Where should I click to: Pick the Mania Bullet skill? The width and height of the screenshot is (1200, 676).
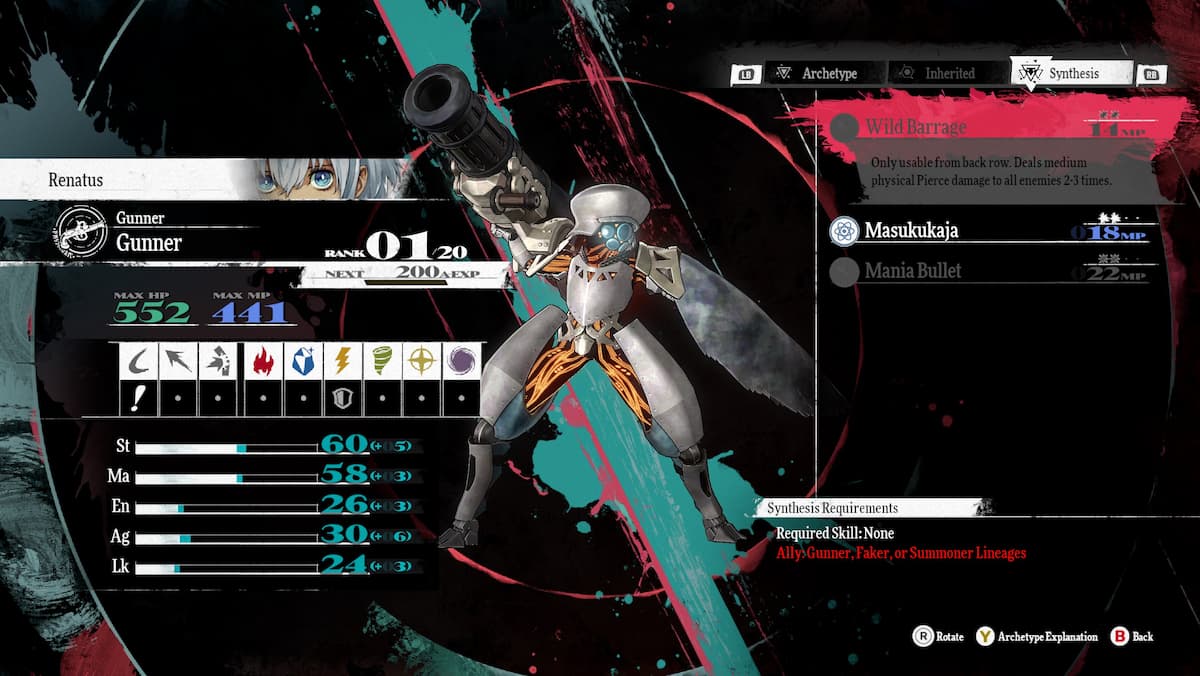(x=990, y=270)
